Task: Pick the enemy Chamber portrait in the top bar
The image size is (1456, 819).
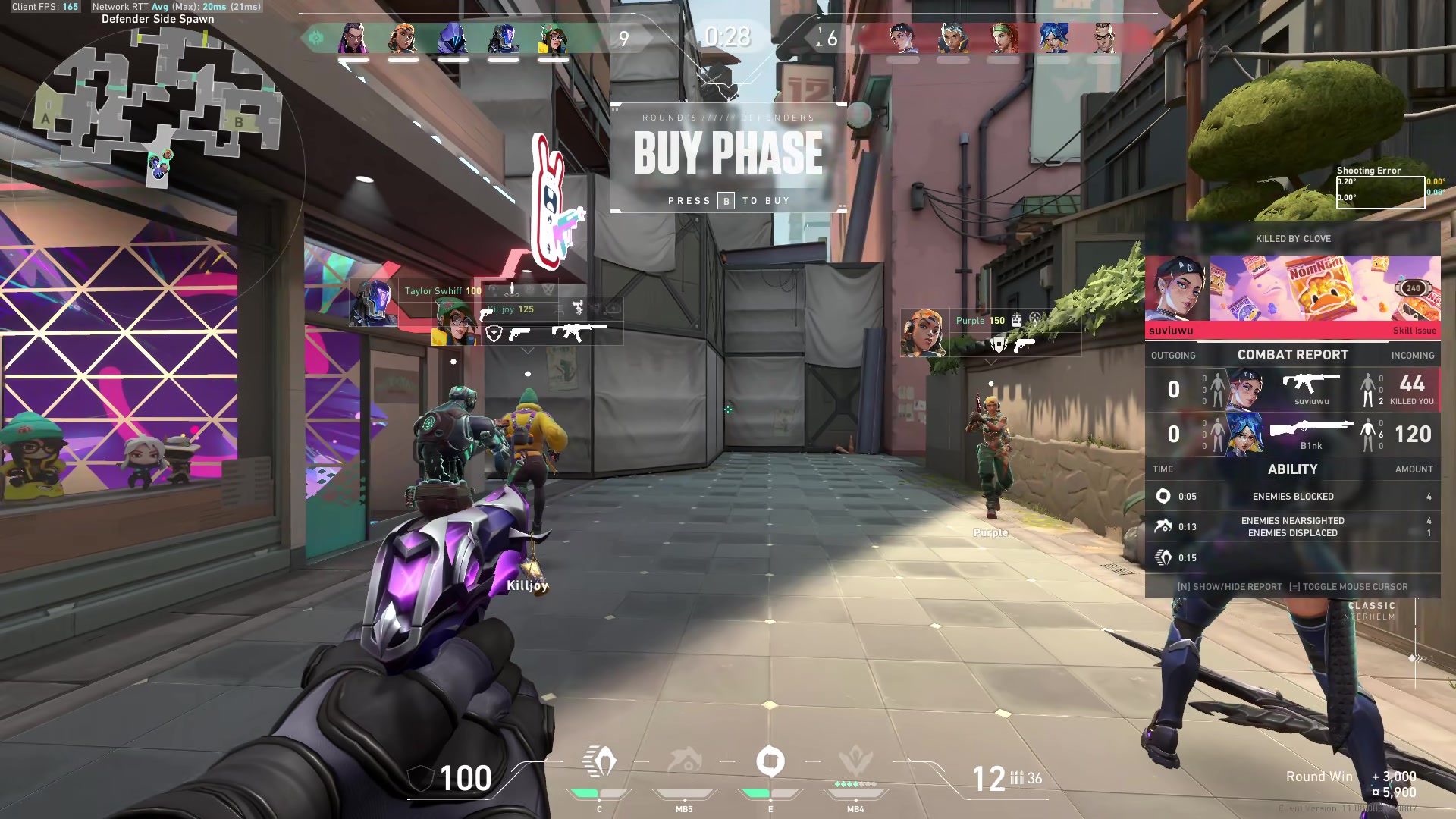Action: [1103, 38]
